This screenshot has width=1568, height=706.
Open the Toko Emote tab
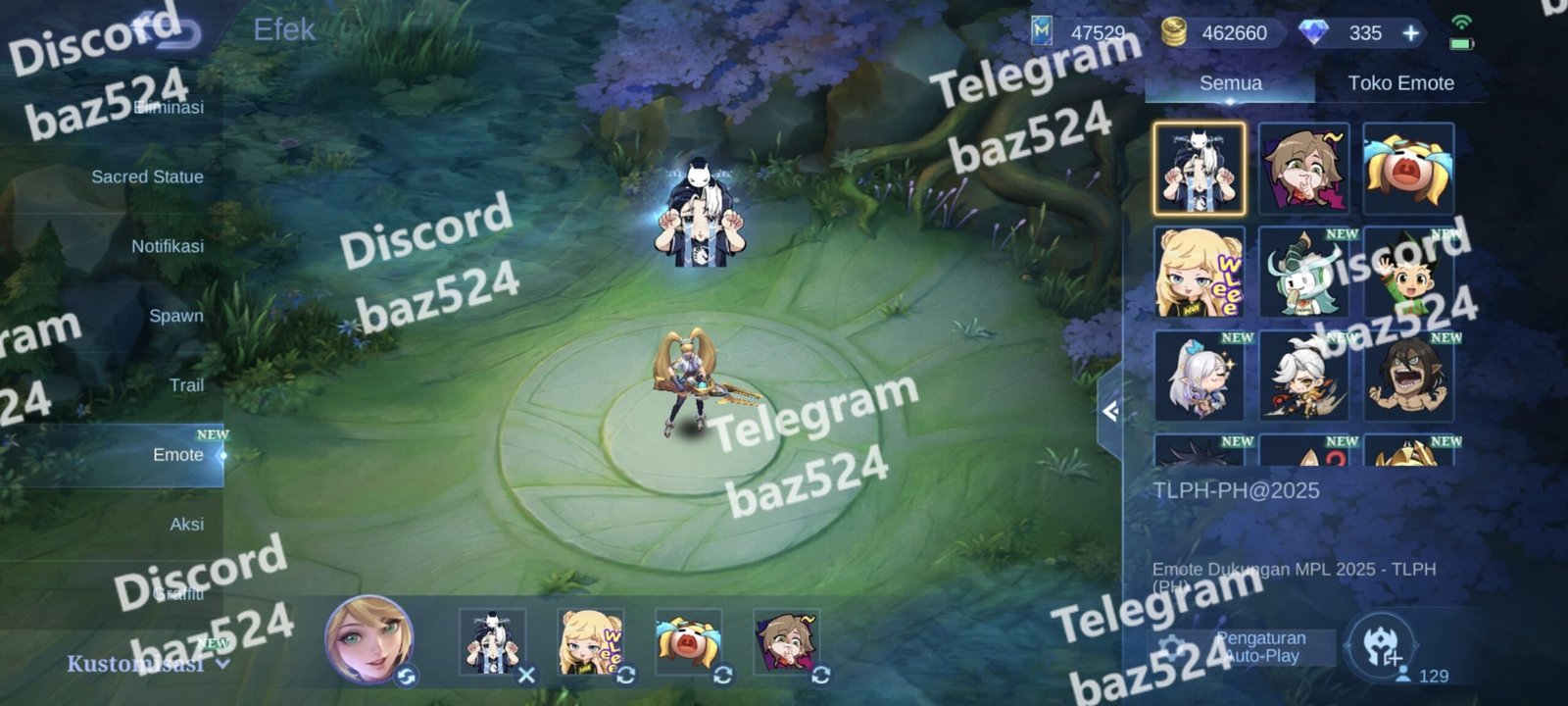(1400, 83)
